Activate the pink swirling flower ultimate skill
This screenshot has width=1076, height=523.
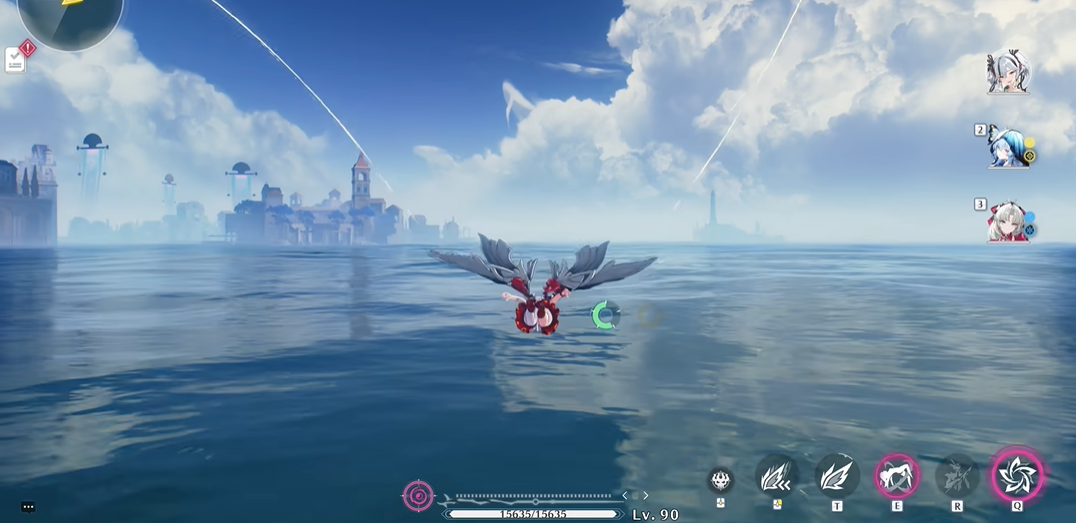coord(1017,475)
